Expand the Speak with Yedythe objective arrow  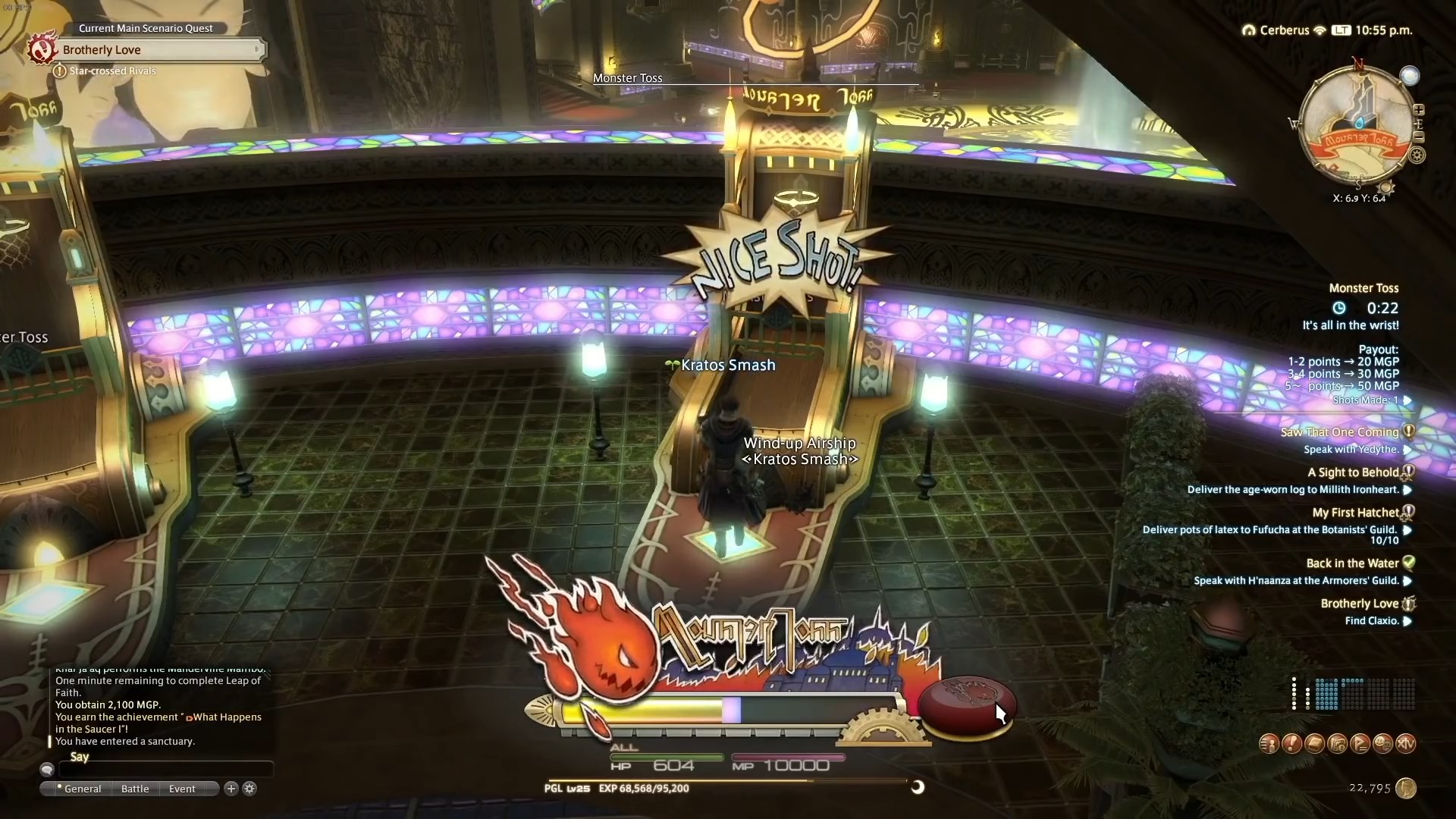(1409, 449)
